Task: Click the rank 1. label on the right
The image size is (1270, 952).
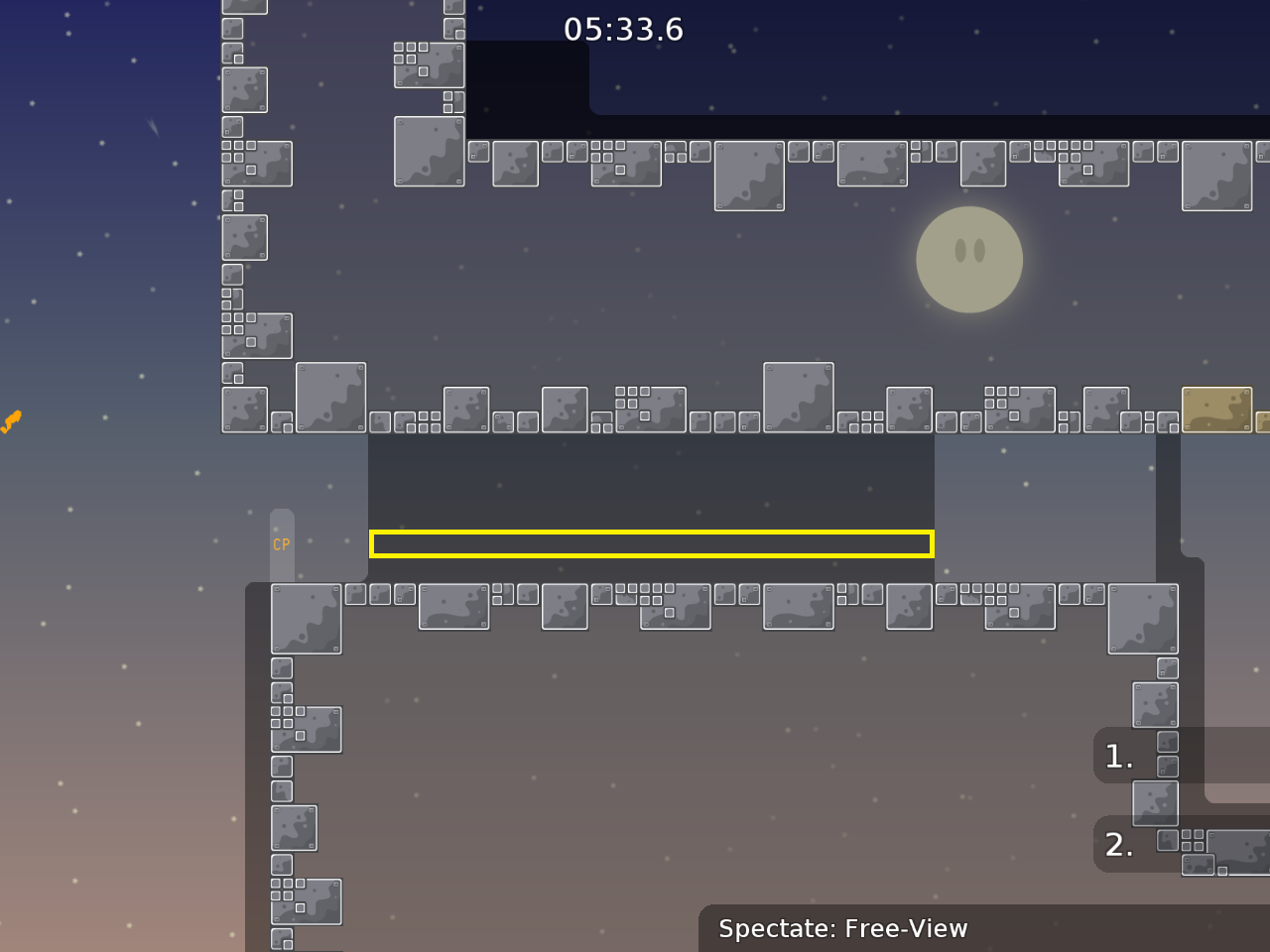Action: pos(1118,756)
